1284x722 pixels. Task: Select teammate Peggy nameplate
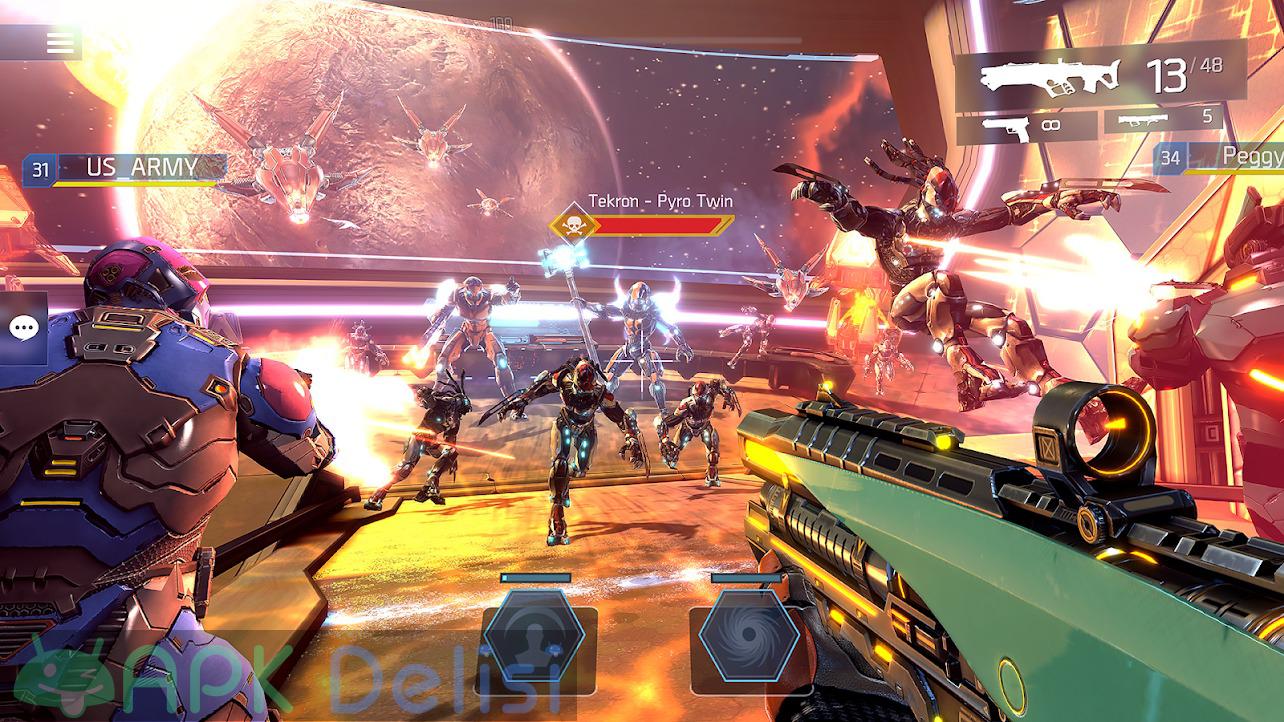point(1220,157)
